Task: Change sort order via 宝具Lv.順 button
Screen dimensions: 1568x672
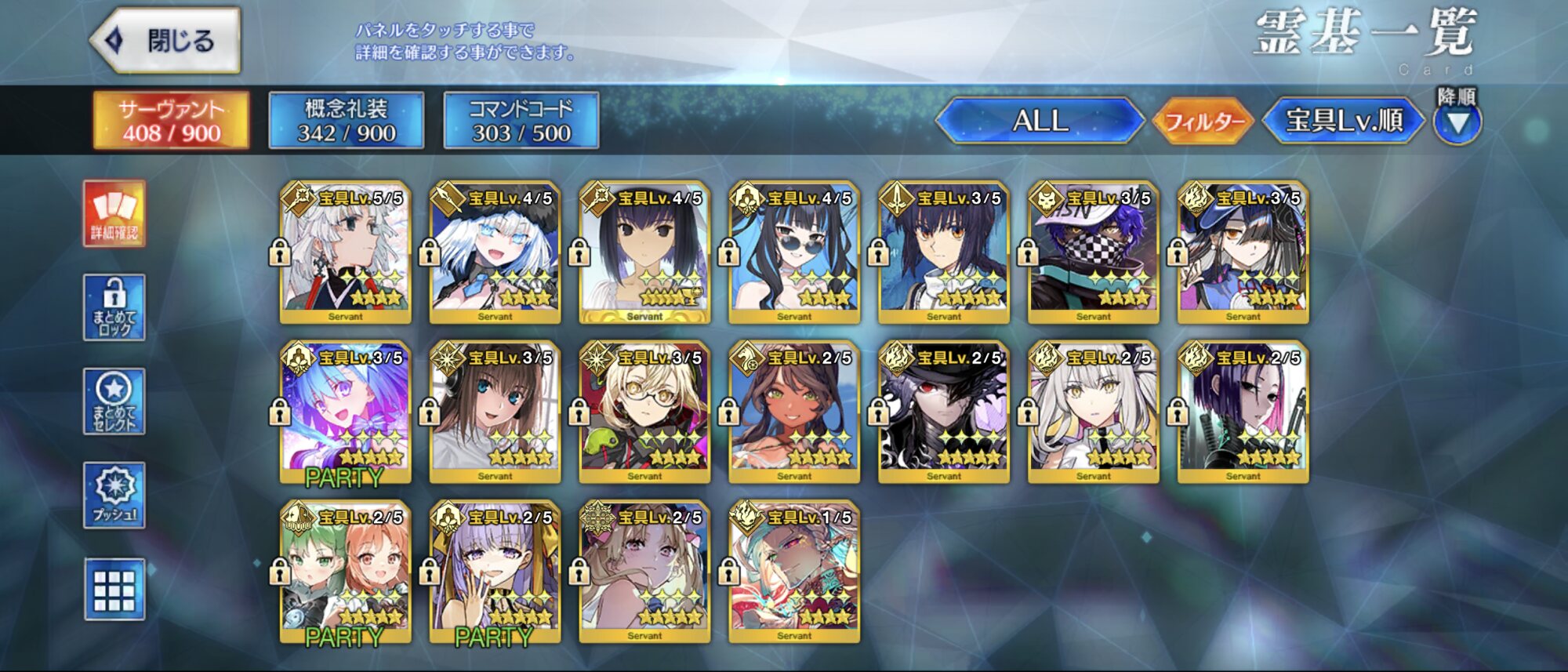Action: 1344,121
